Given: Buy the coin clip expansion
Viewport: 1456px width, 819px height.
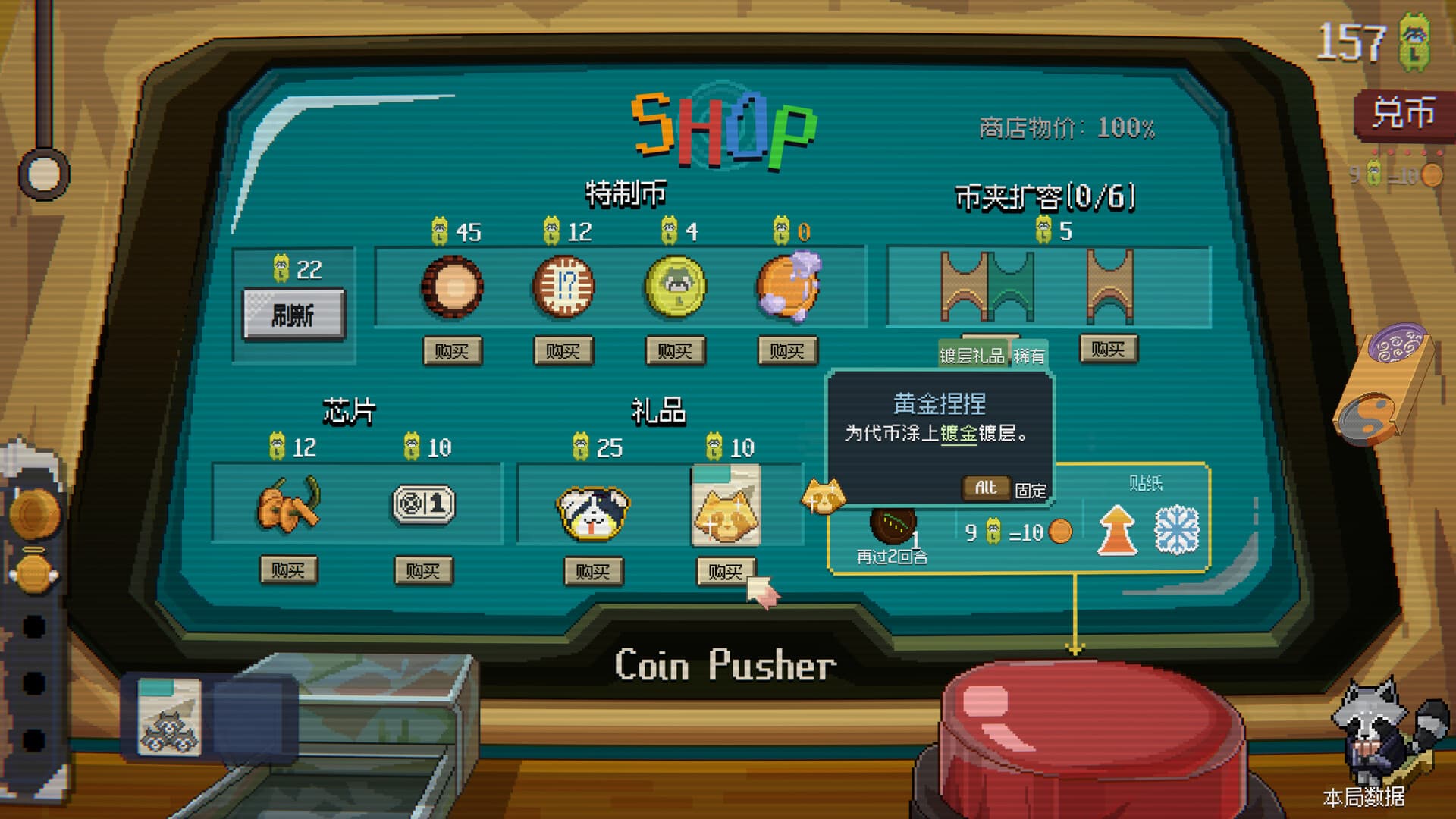Looking at the screenshot, I should [1108, 350].
